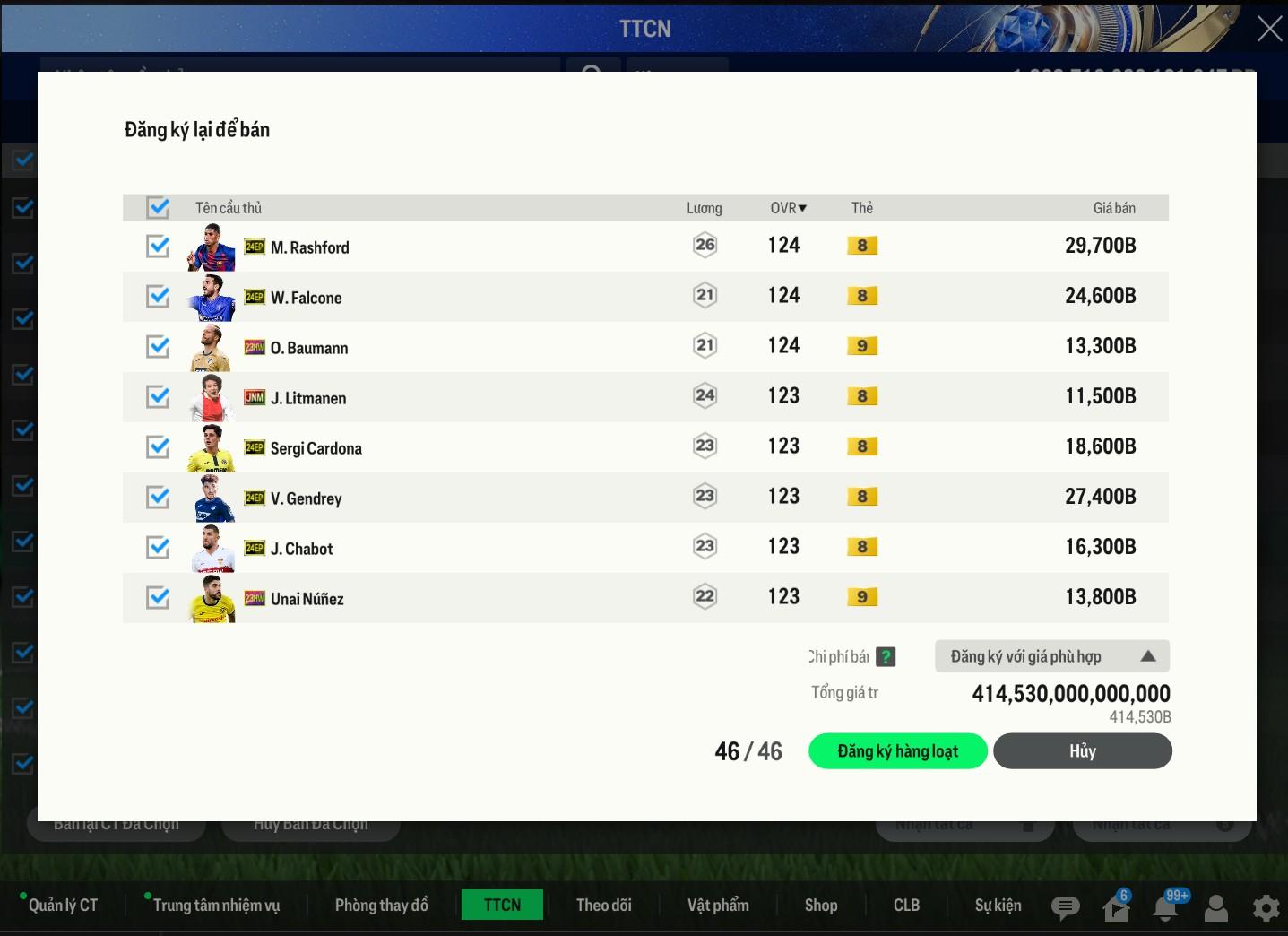Open the Đăng ký với giá phù hợp dropdown

pyautogui.click(x=1051, y=656)
